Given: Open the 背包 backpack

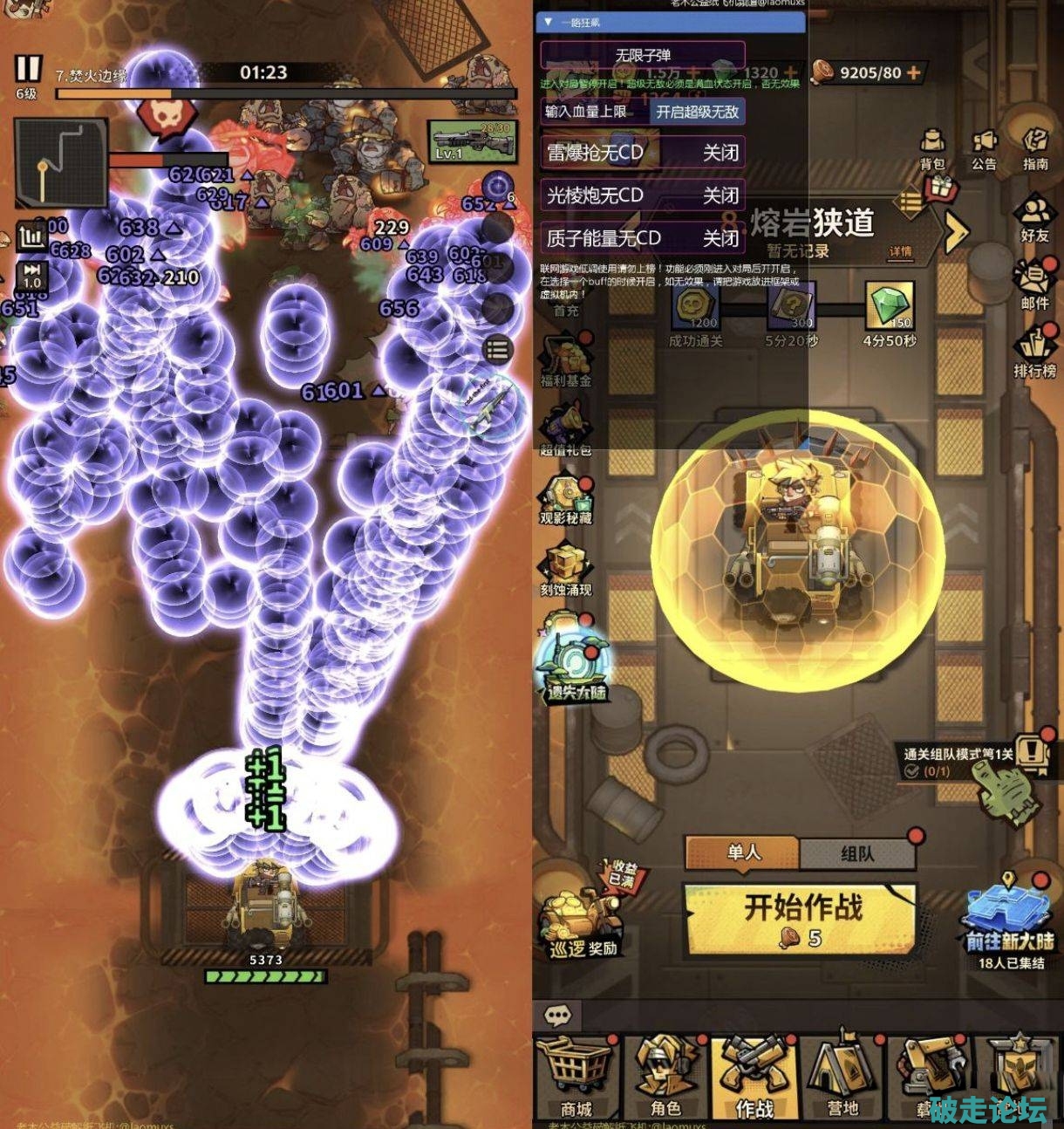Looking at the screenshot, I should [932, 150].
